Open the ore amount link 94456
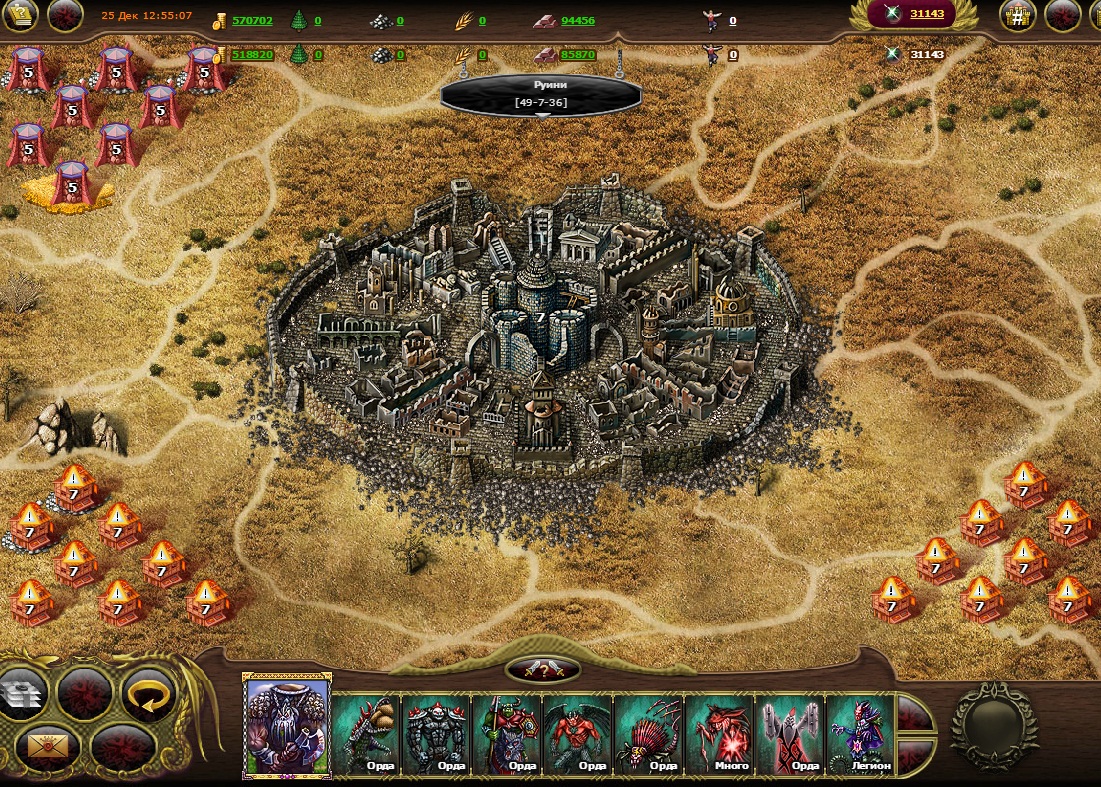 578,20
